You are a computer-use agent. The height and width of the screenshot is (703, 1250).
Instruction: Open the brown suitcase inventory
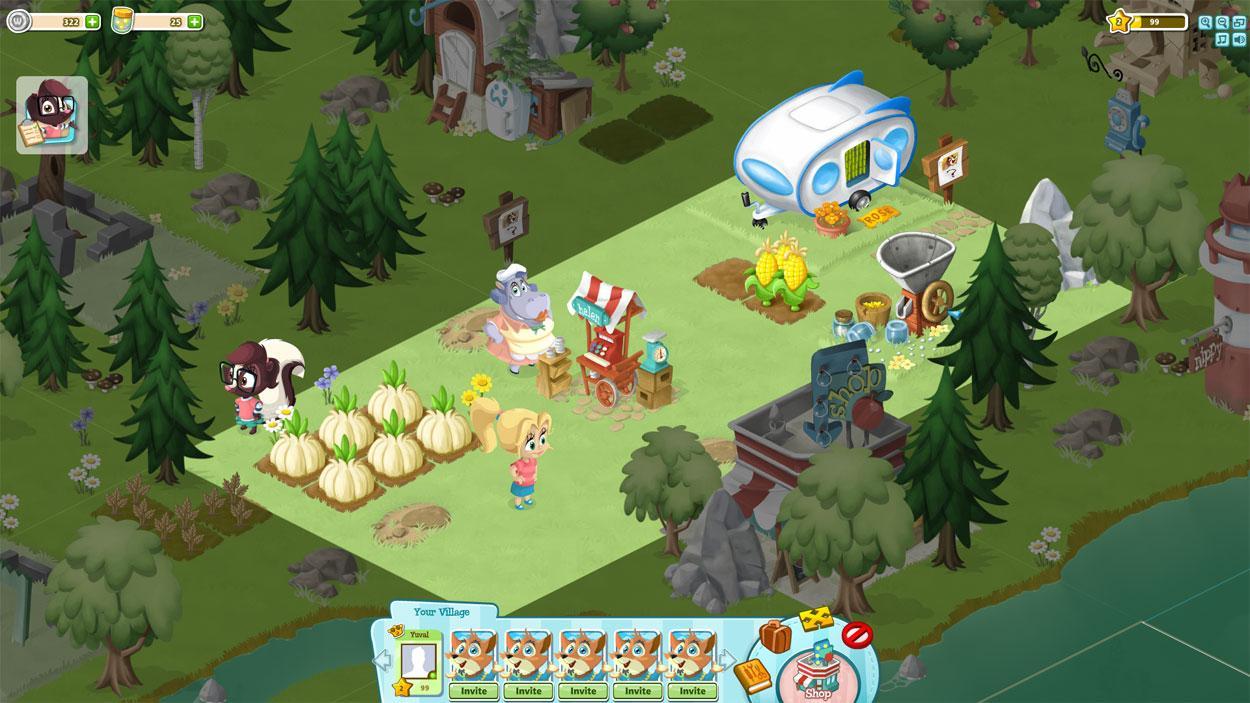coord(774,636)
